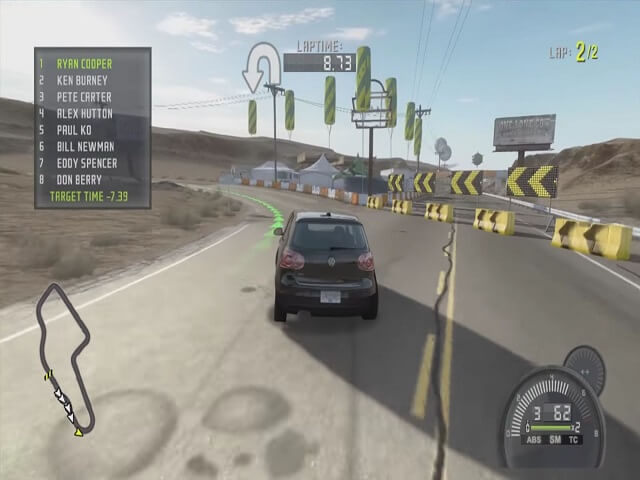Pick Bill Newman's leaderboard row
The width and height of the screenshot is (640, 480).
[84, 147]
